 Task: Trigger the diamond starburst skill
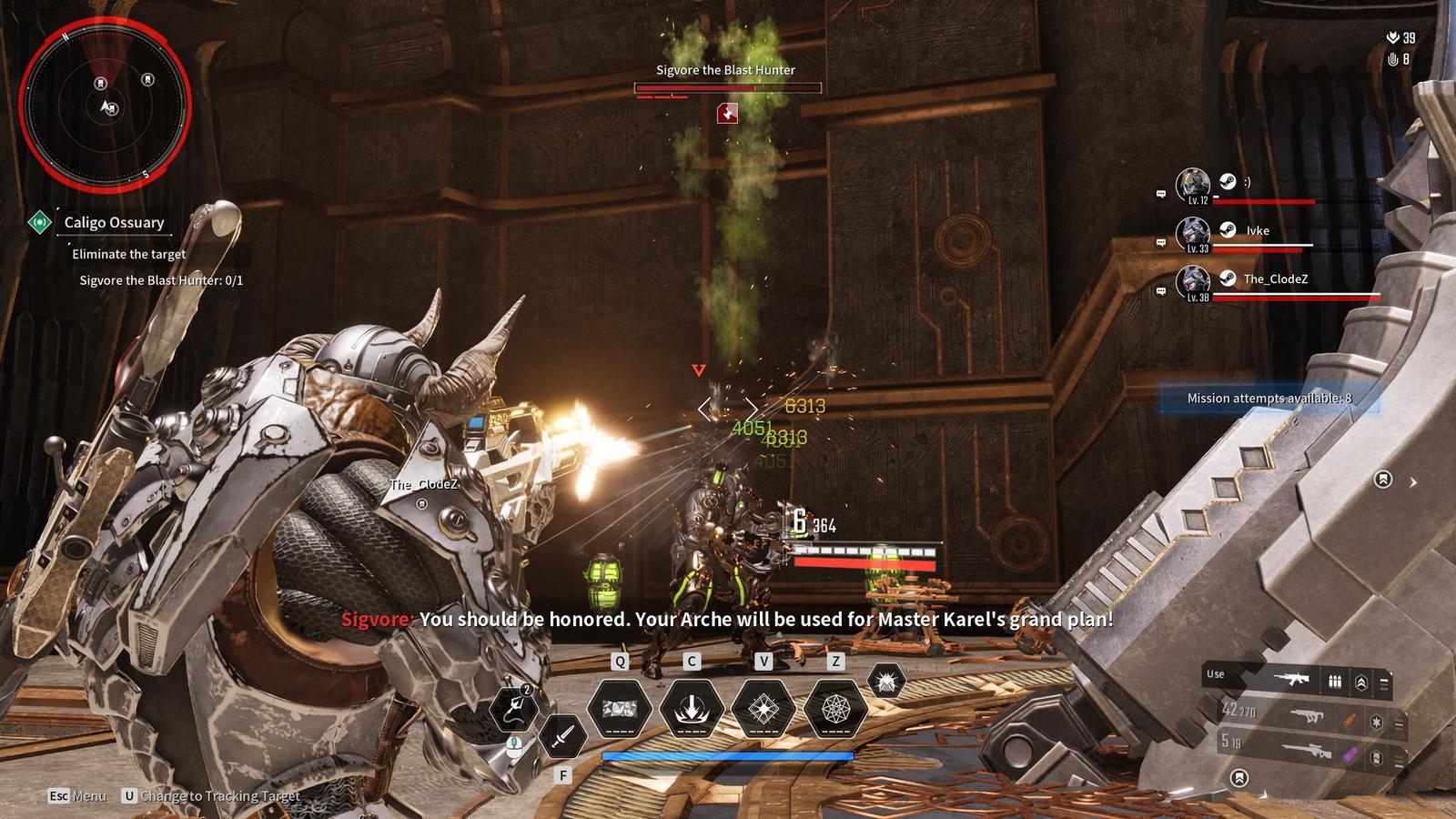[x=763, y=708]
